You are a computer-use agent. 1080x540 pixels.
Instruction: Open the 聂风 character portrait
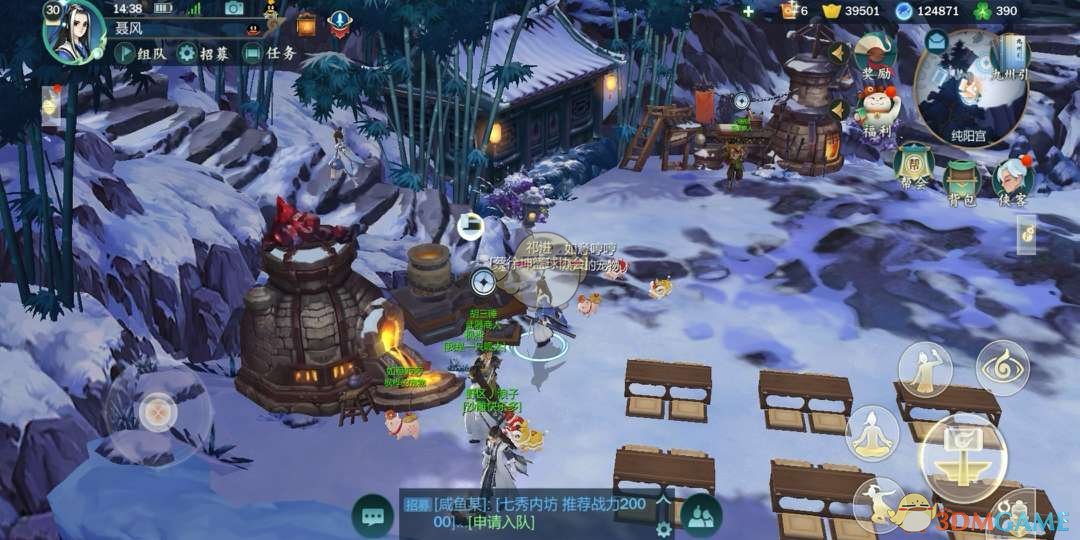click(x=73, y=32)
